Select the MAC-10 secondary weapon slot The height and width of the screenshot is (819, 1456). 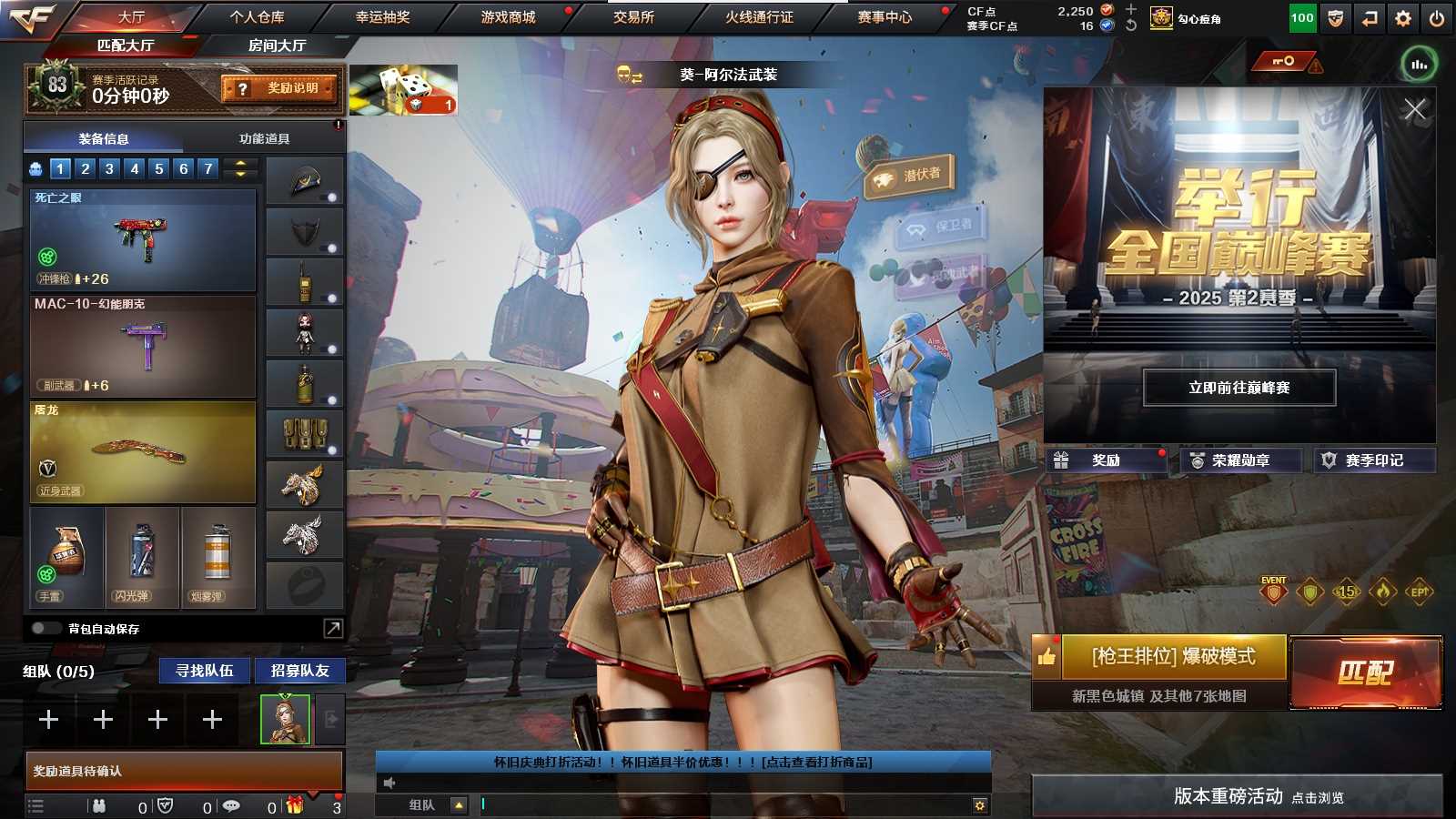coord(143,347)
